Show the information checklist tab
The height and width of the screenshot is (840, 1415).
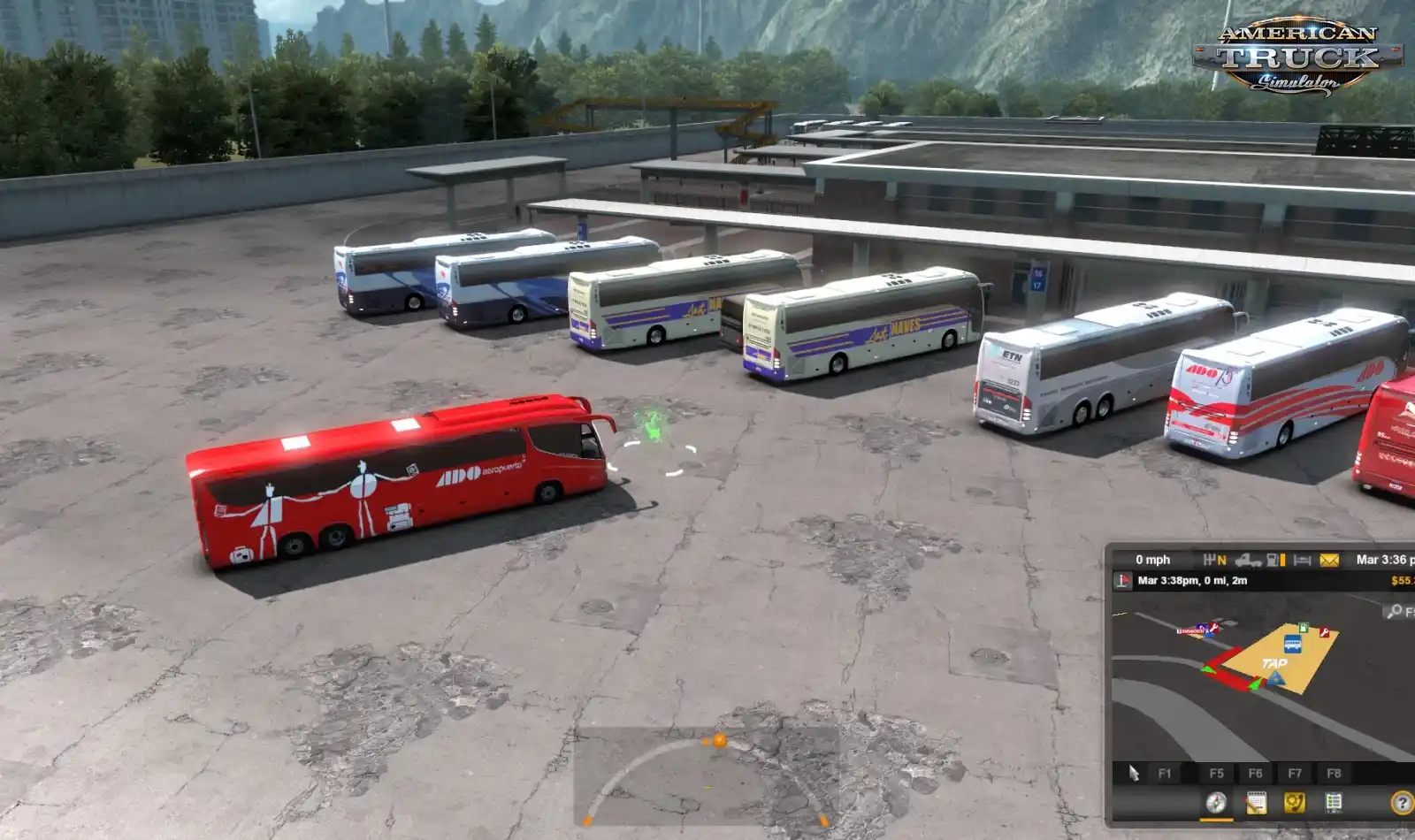point(1334,803)
